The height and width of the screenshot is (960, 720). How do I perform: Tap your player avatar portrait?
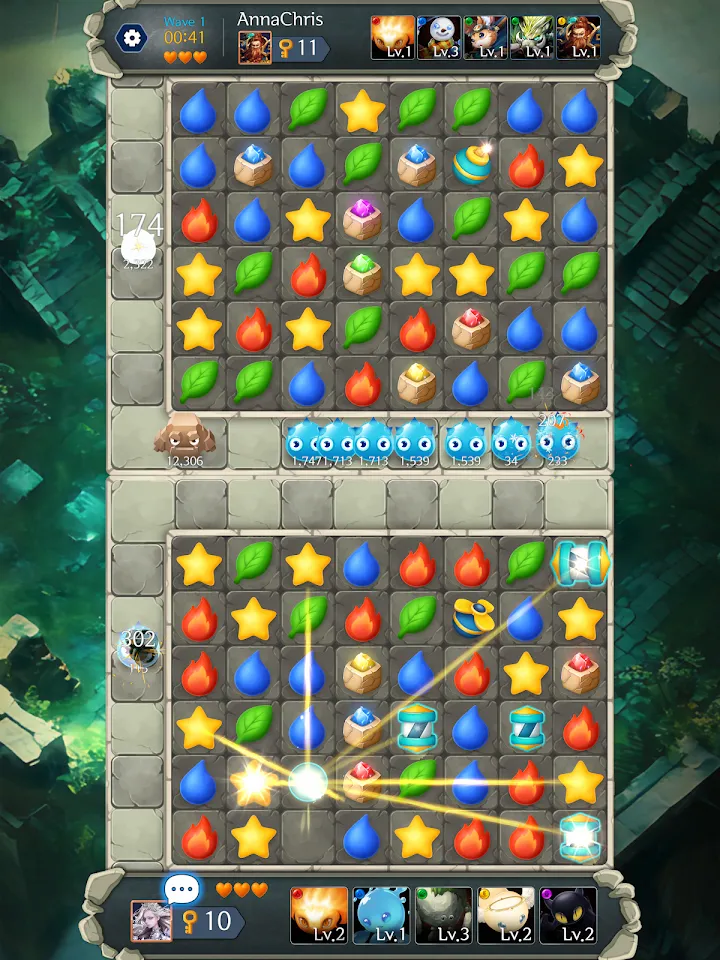151,920
